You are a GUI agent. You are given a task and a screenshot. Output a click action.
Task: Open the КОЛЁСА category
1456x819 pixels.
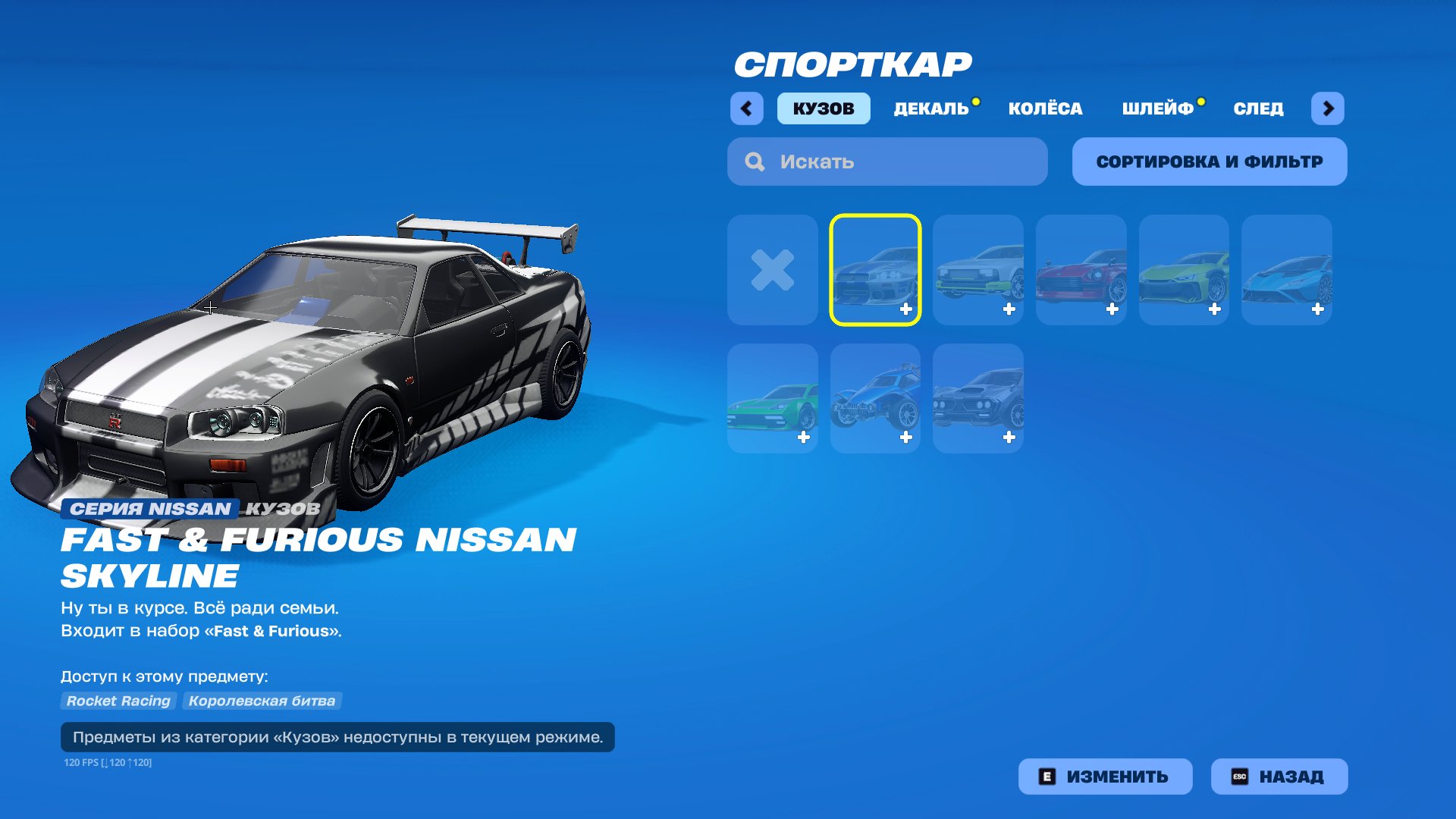click(x=1045, y=108)
